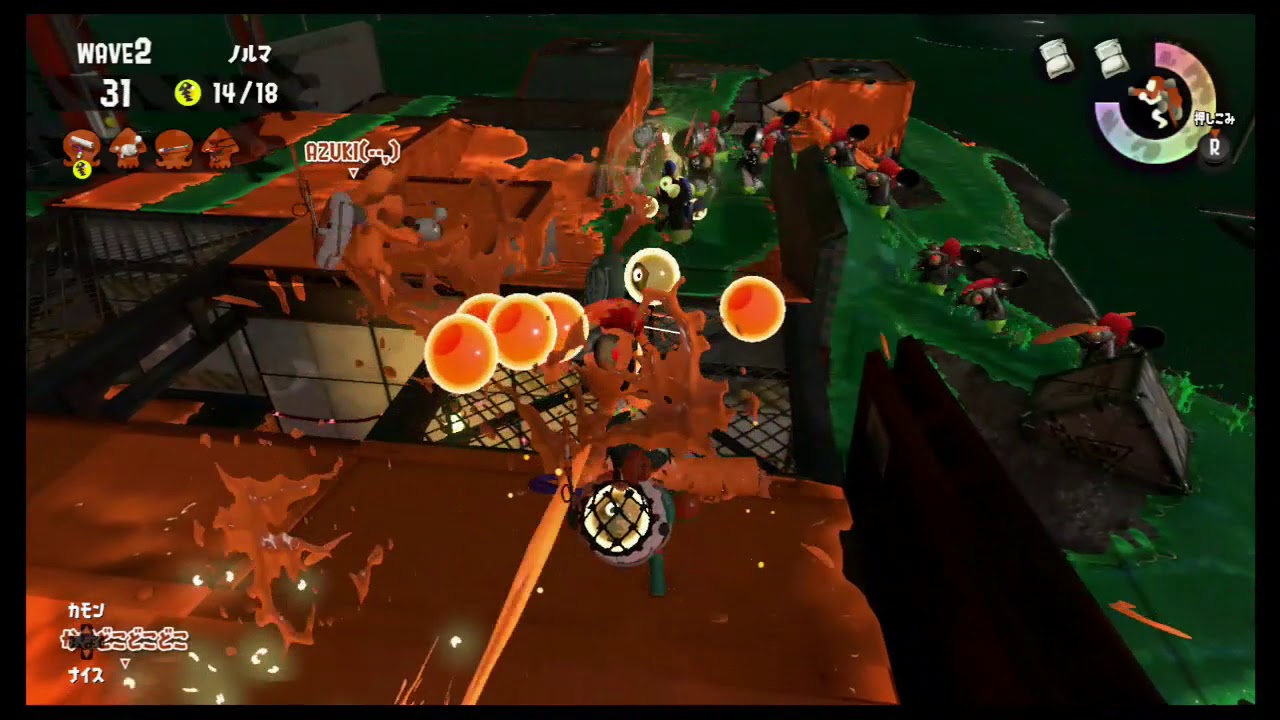Image resolution: width=1280 pixels, height=720 pixels.
Task: Select the second player squid icon with slosher
Action: (126, 147)
